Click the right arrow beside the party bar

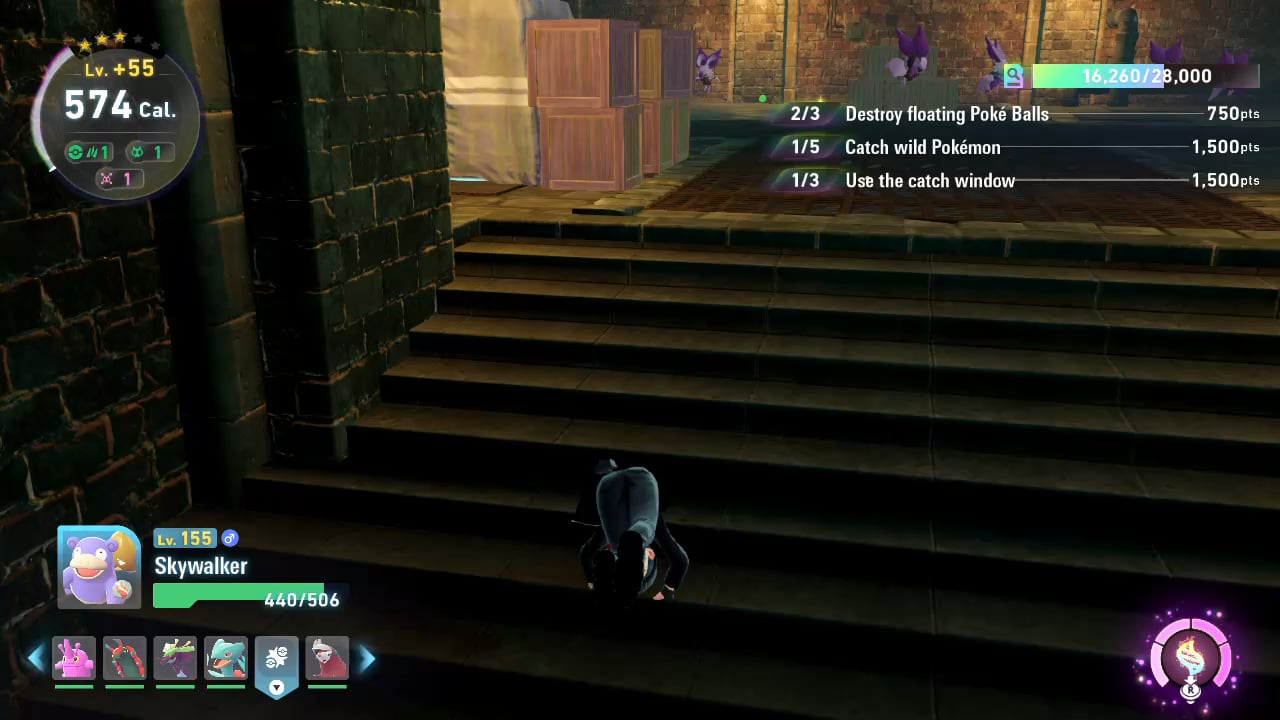click(x=367, y=658)
